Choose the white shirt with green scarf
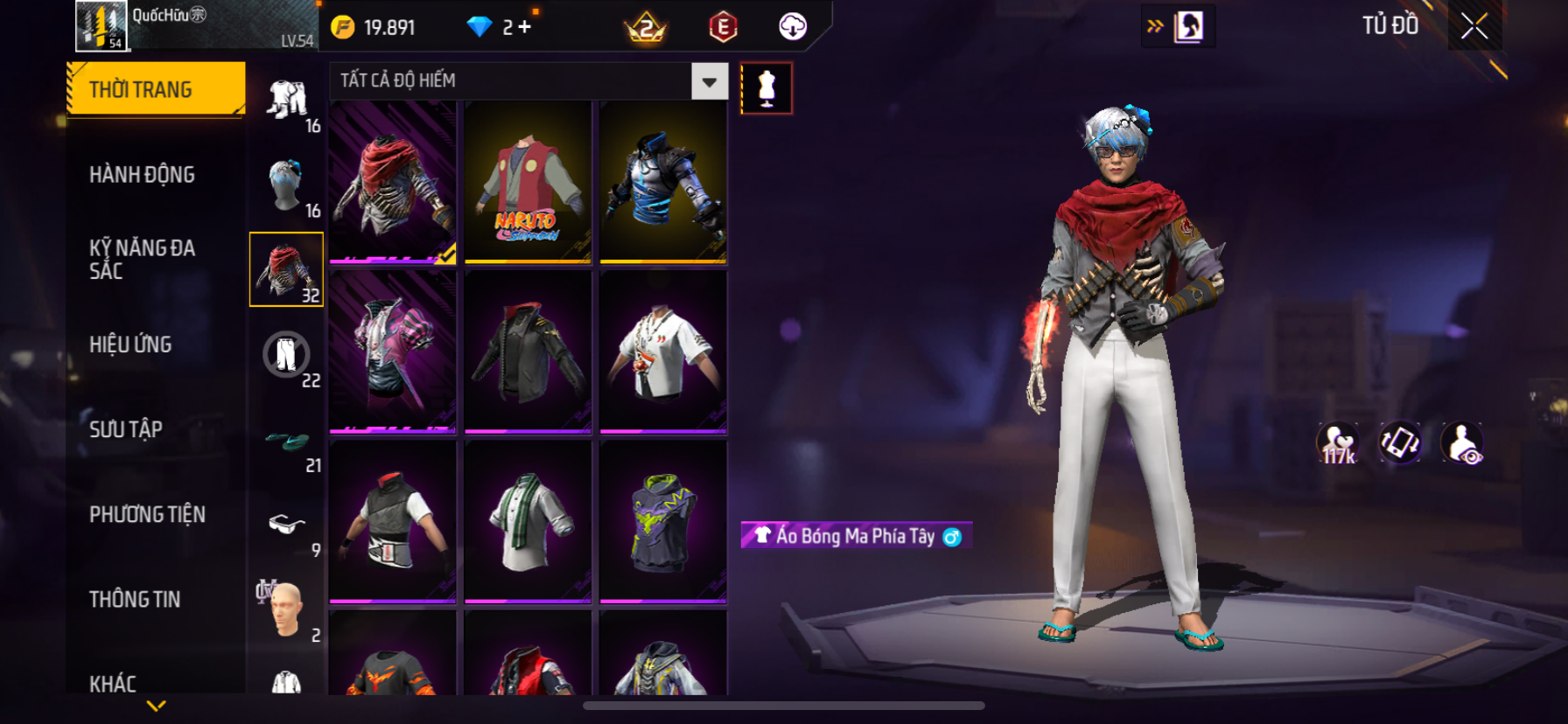Screen dimensions: 1568x724 pos(528,521)
